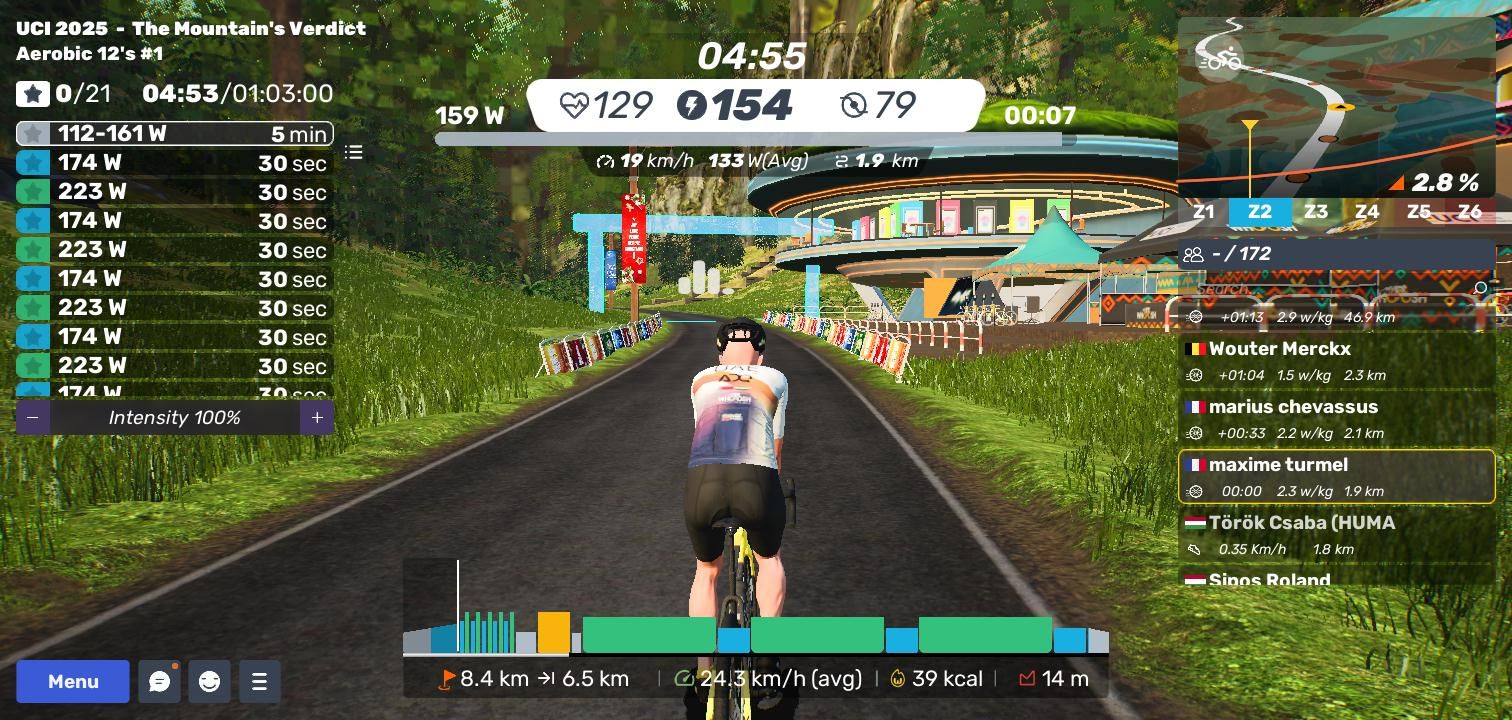Select rider Török Csaba in list
Viewport: 1512px width, 720px height.
pyautogui.click(x=1336, y=535)
